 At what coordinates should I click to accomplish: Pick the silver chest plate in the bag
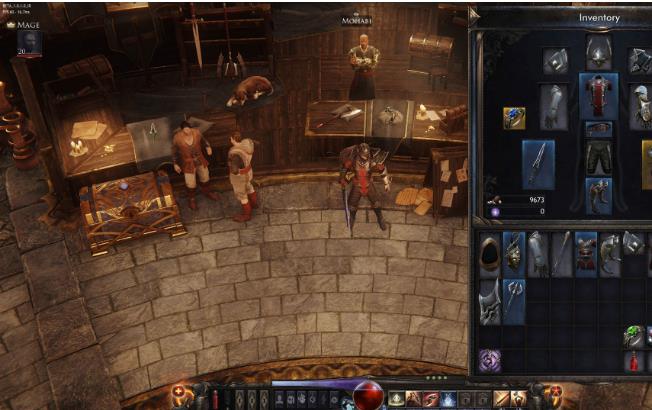point(490,300)
